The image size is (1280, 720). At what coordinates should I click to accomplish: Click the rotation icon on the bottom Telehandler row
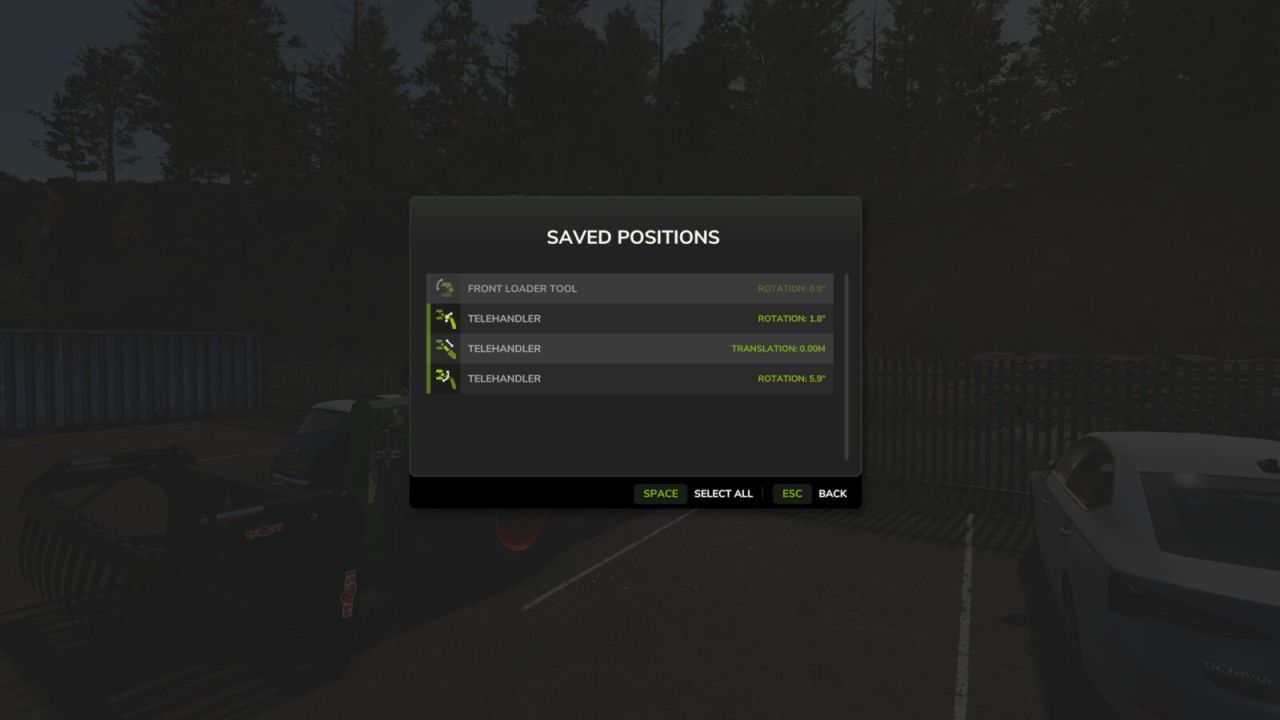tap(445, 378)
